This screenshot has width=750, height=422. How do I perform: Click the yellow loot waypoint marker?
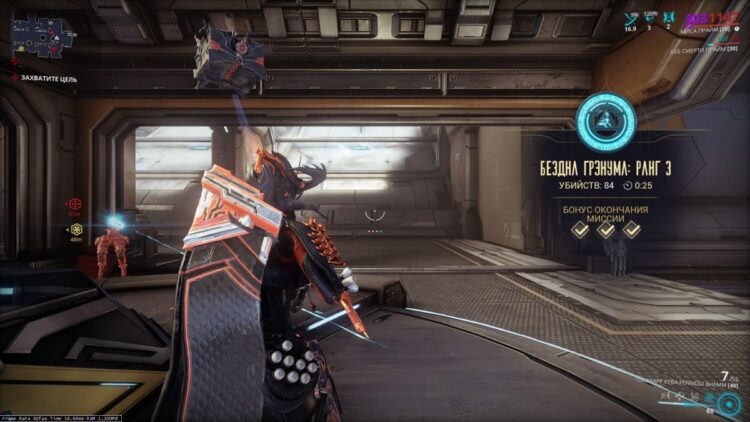point(75,227)
